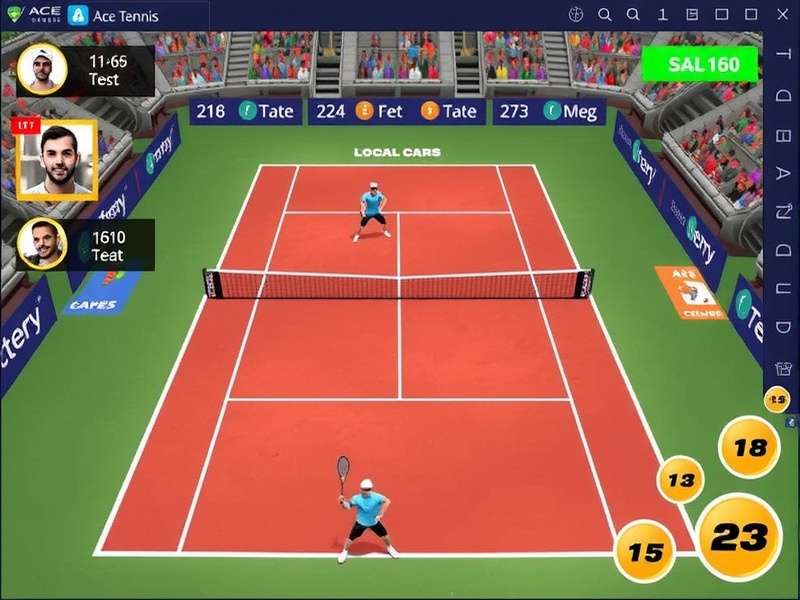Choose the 273 Meg scoreboard entry
The height and width of the screenshot is (600, 800).
548,111
